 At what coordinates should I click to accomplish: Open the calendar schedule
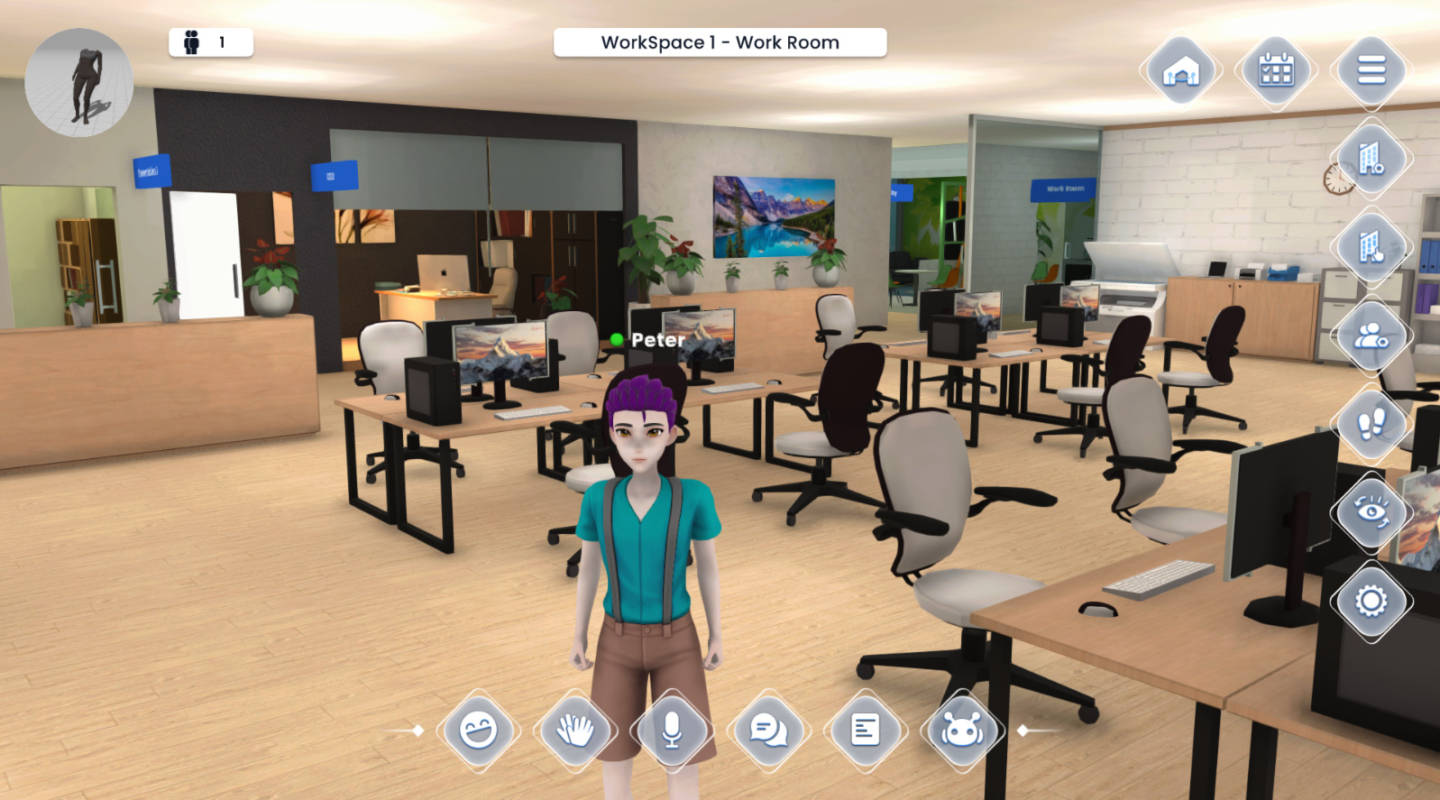tap(1276, 70)
